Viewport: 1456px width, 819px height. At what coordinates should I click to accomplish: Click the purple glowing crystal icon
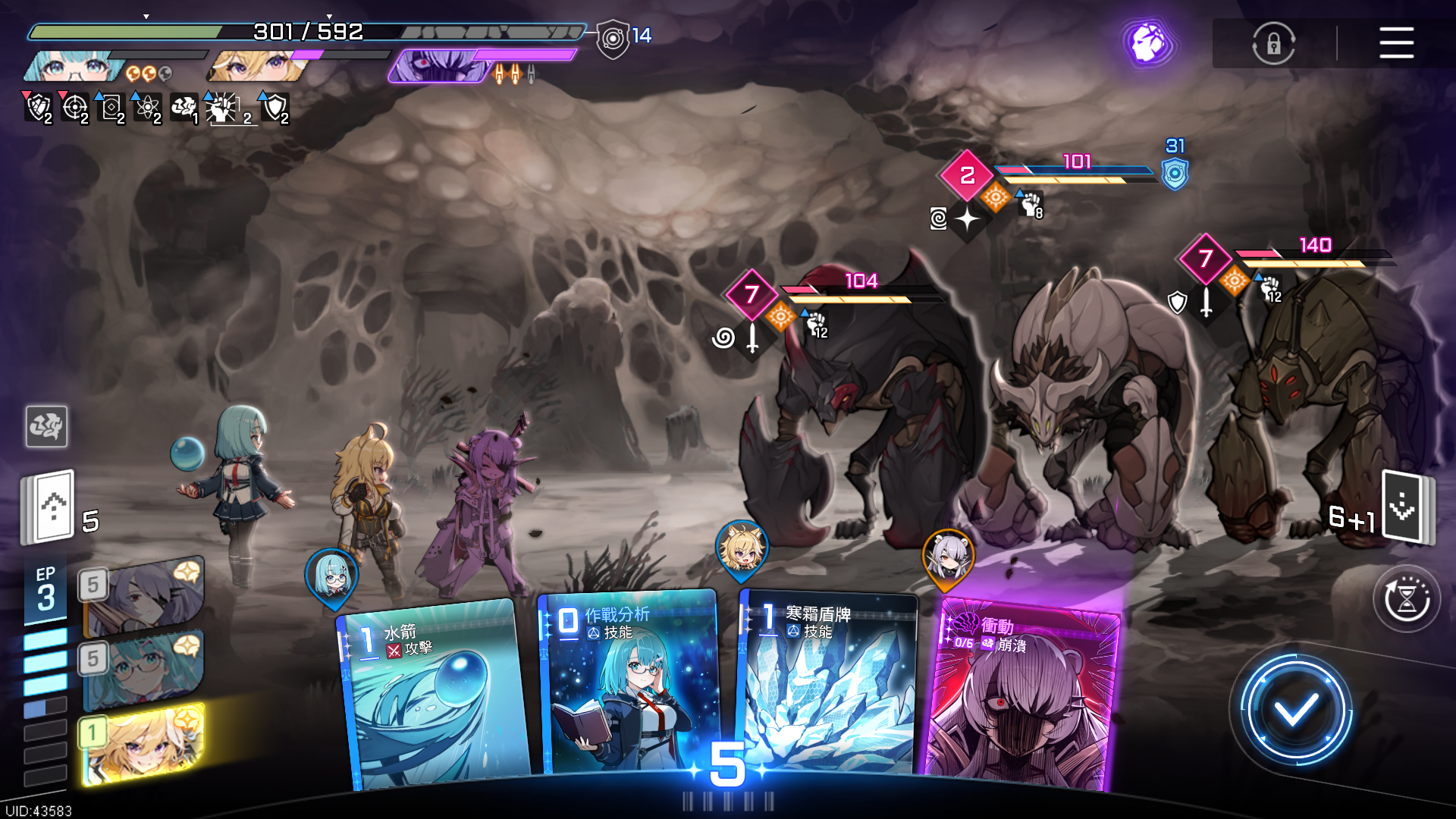[x=1148, y=42]
